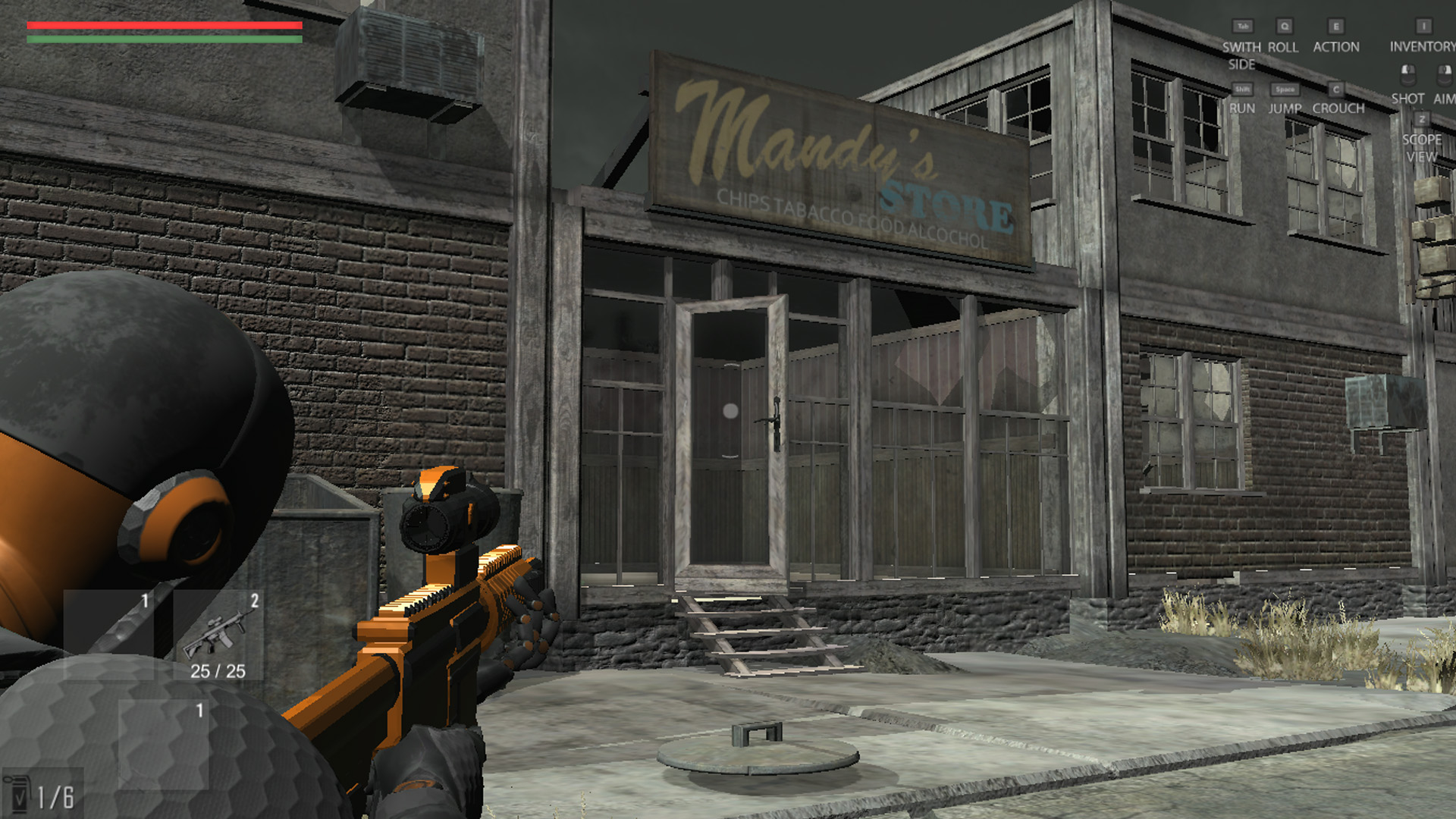Click the E key icon above ACTION
Screen dimensions: 1456x819
(1336, 26)
